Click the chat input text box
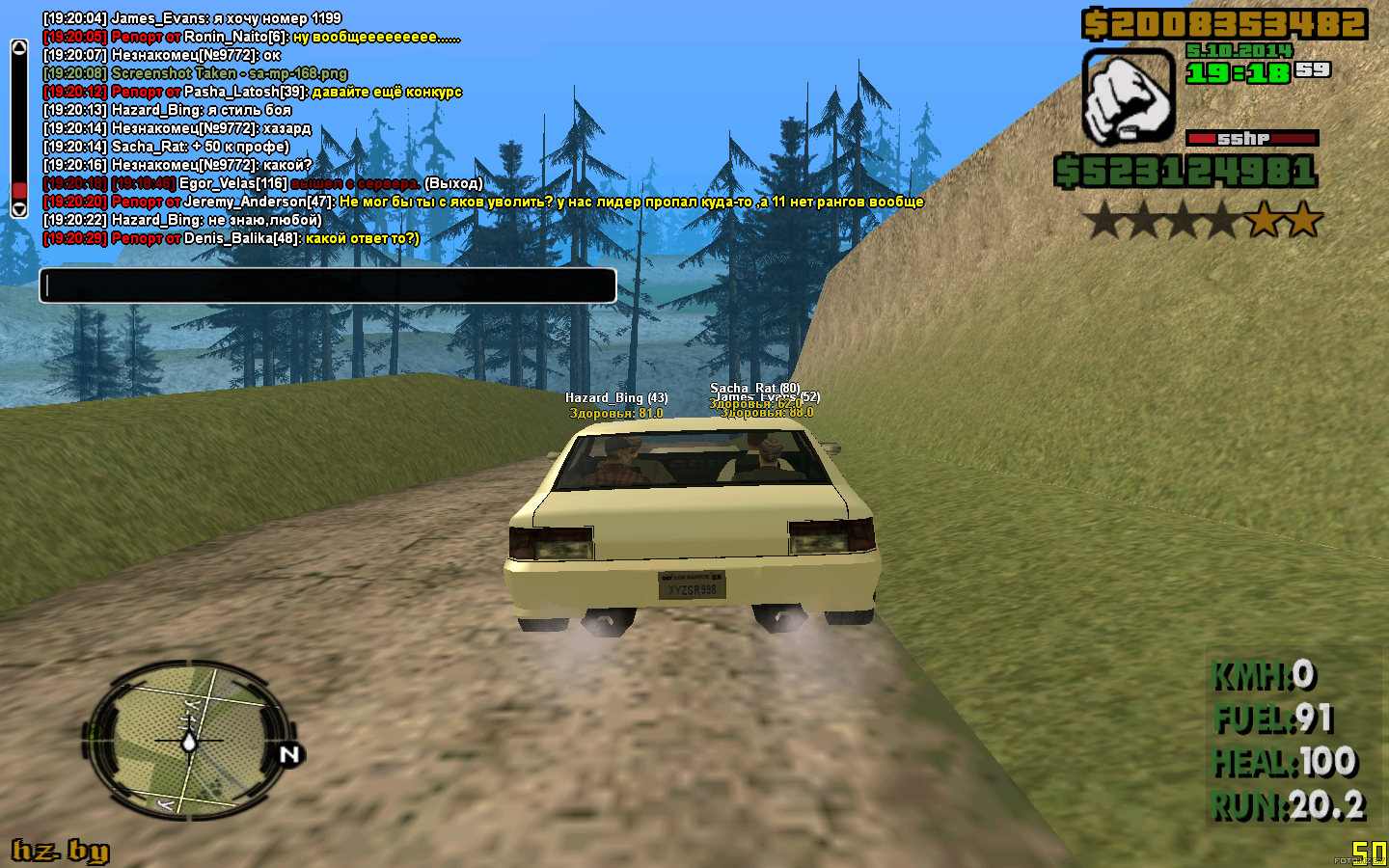Screen dimensions: 1389x868 point(327,285)
